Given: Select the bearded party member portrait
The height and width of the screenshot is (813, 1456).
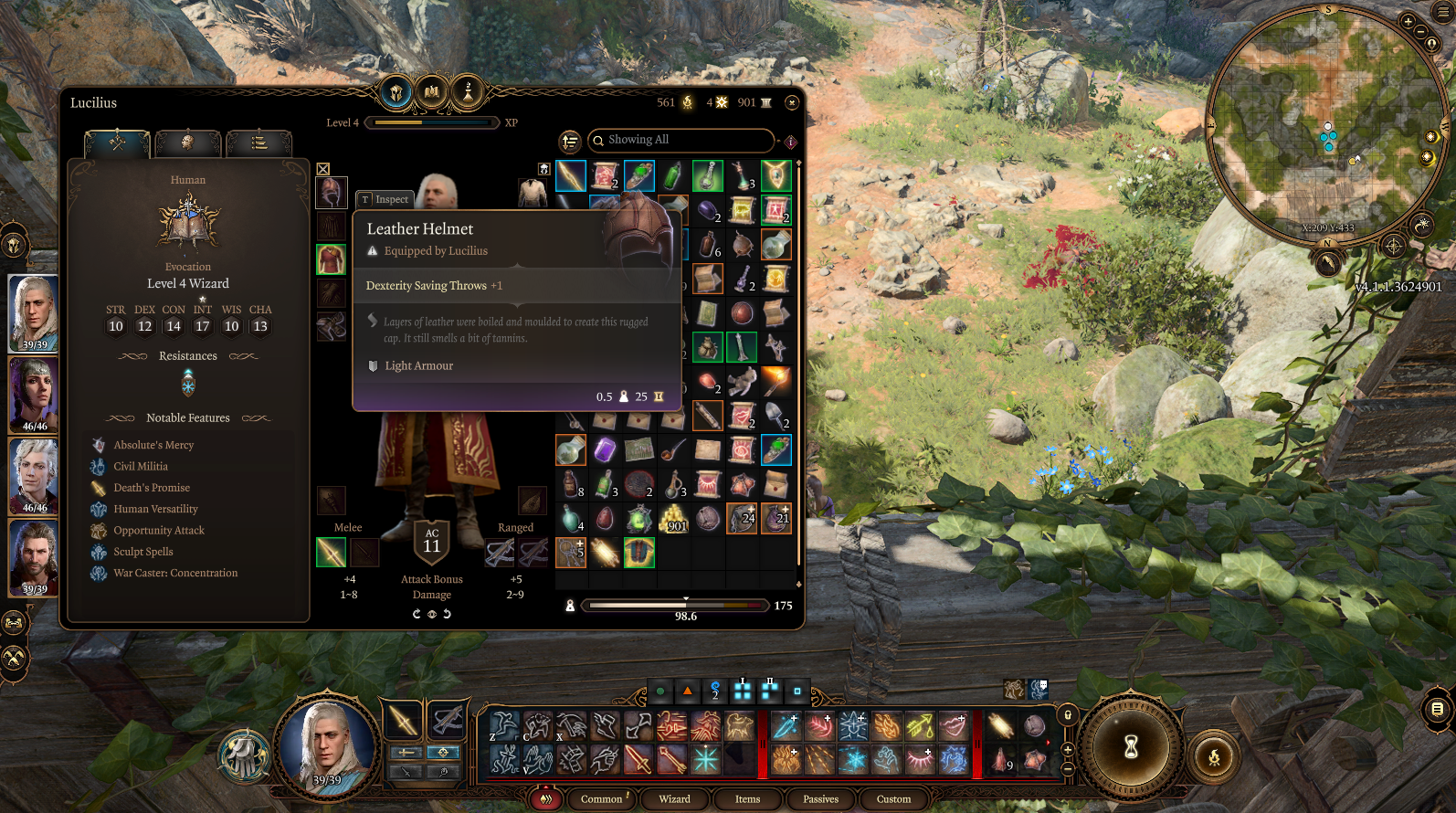Looking at the screenshot, I should 34,556.
